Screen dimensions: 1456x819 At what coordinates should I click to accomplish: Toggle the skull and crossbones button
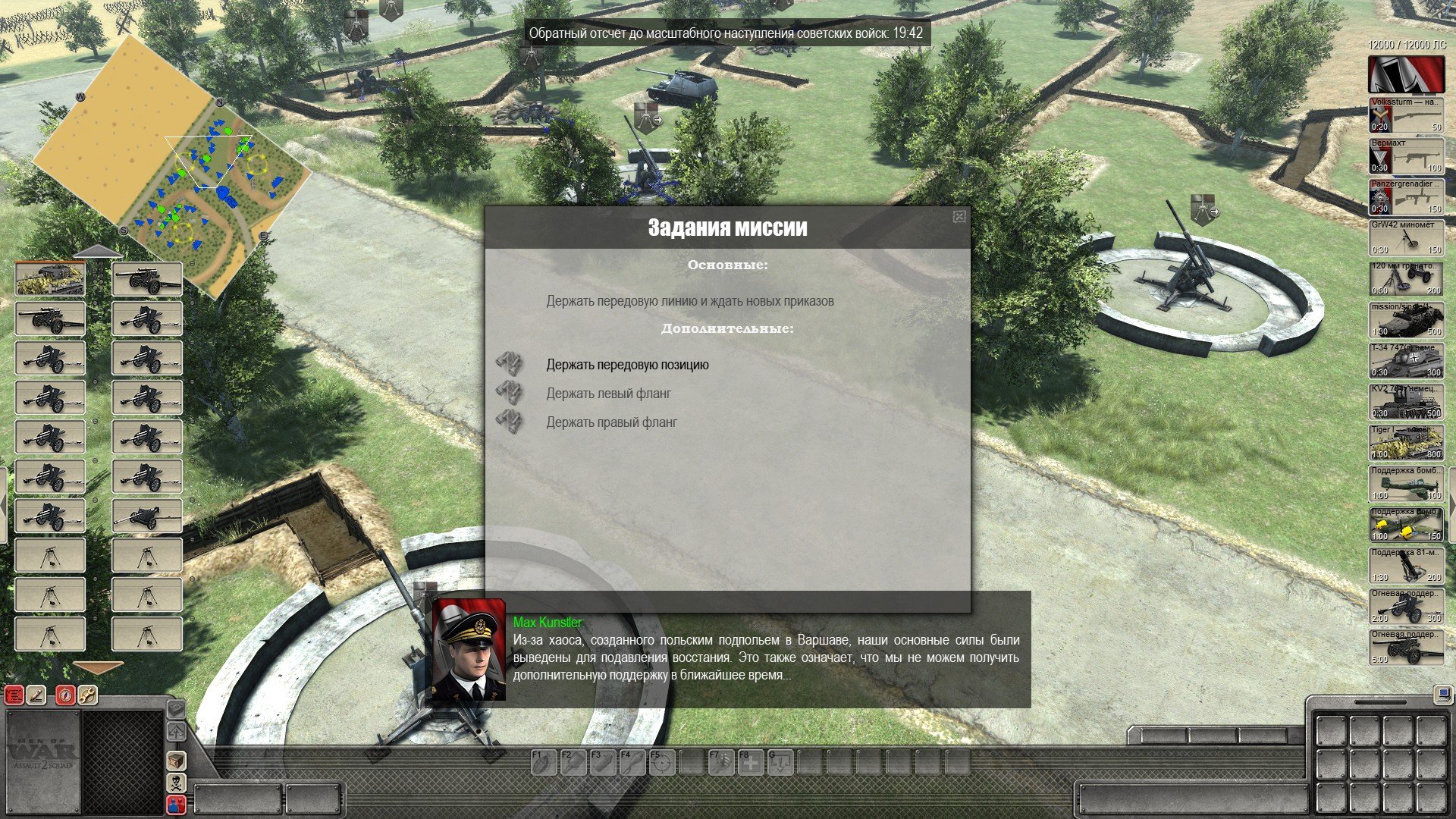click(176, 783)
